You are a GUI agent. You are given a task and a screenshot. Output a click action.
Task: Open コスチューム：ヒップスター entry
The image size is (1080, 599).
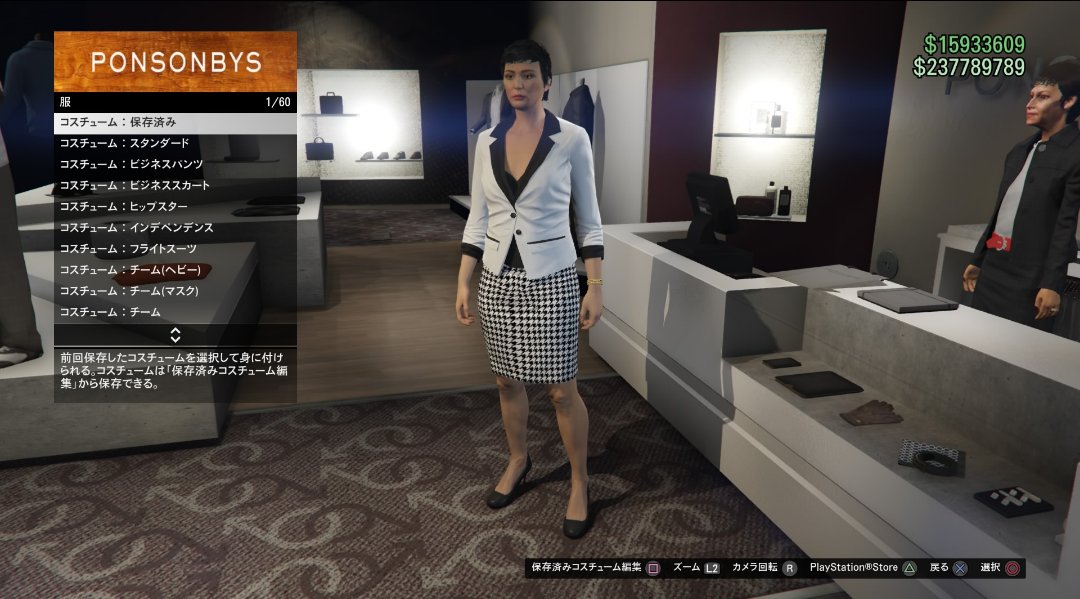(175, 206)
